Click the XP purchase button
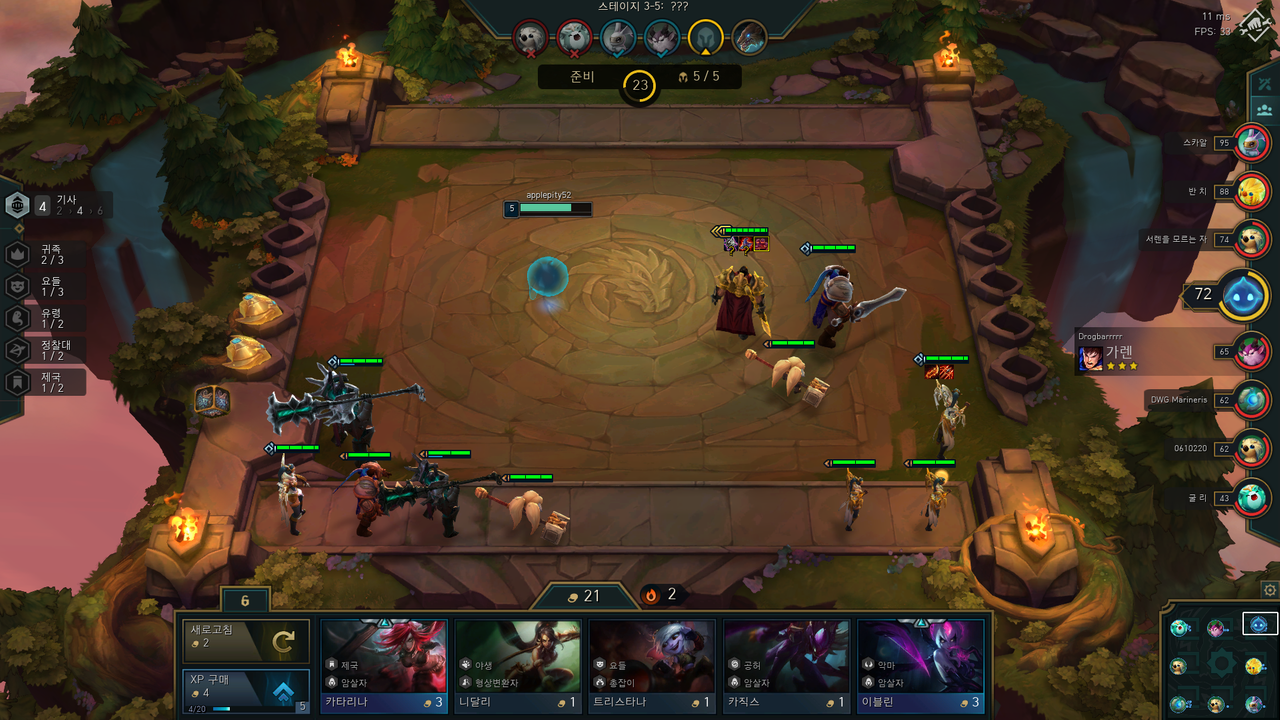The image size is (1280, 720). tap(245, 691)
